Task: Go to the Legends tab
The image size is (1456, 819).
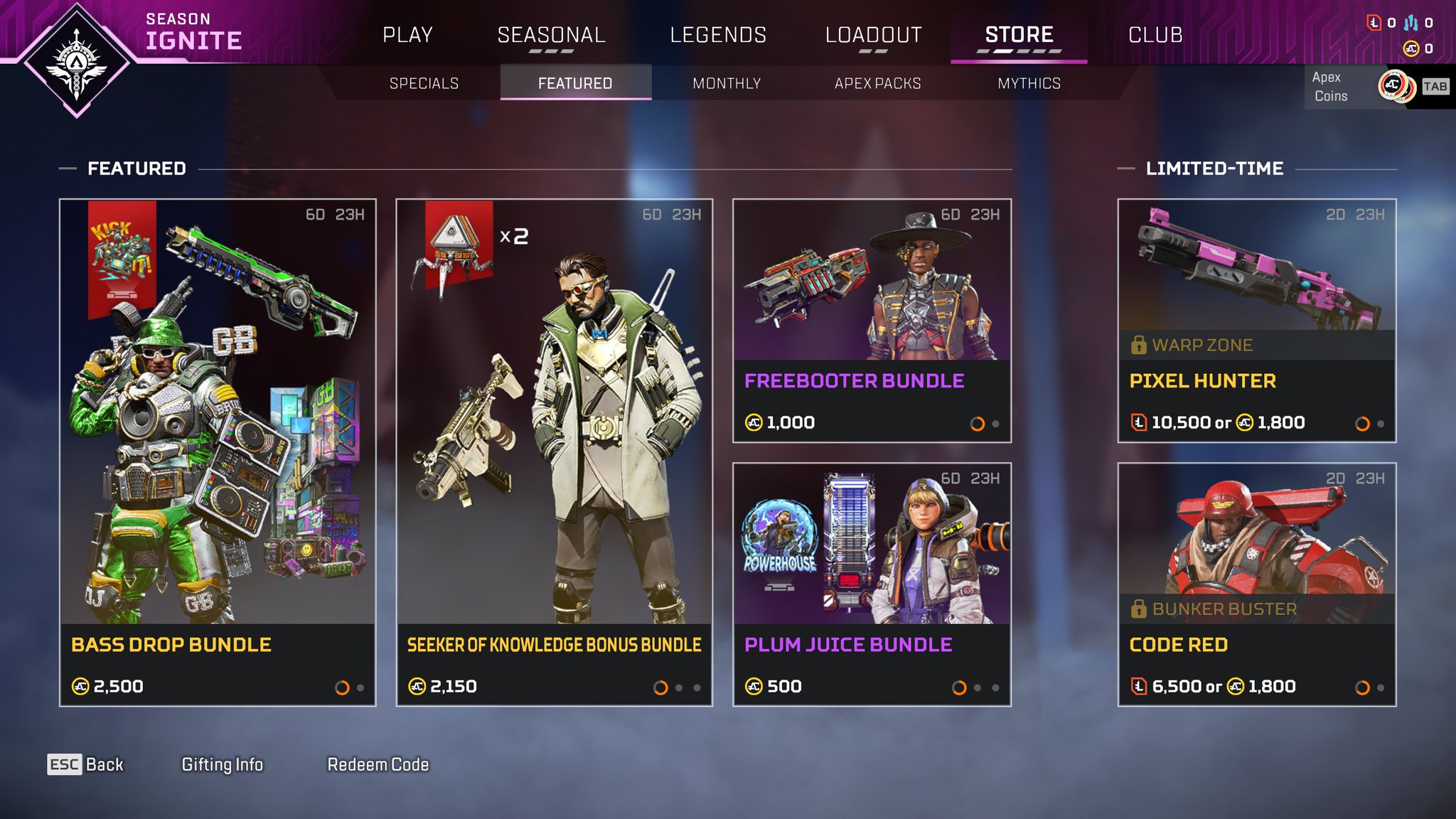Action: click(718, 35)
